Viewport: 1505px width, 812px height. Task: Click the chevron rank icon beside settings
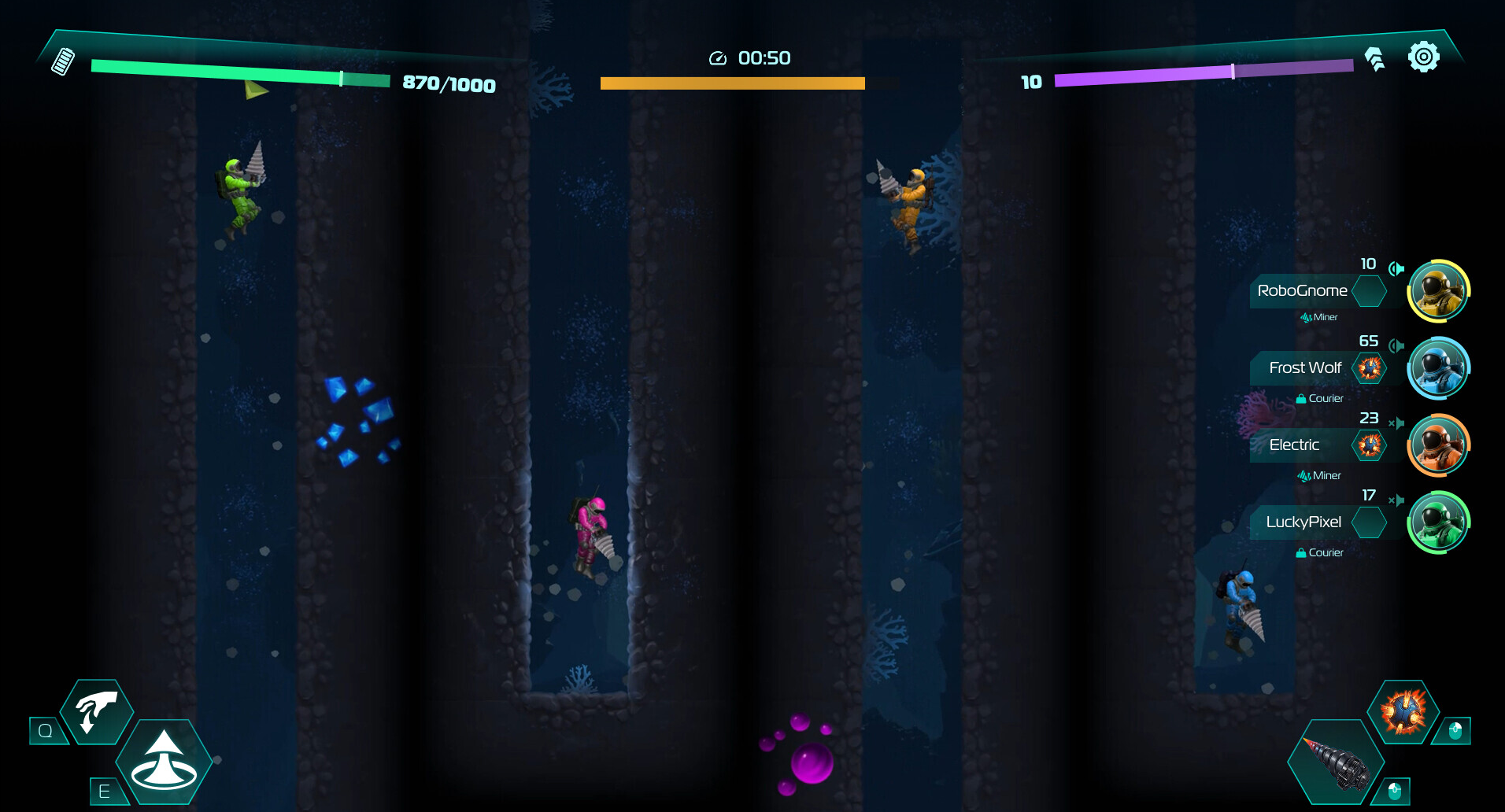[1375, 59]
